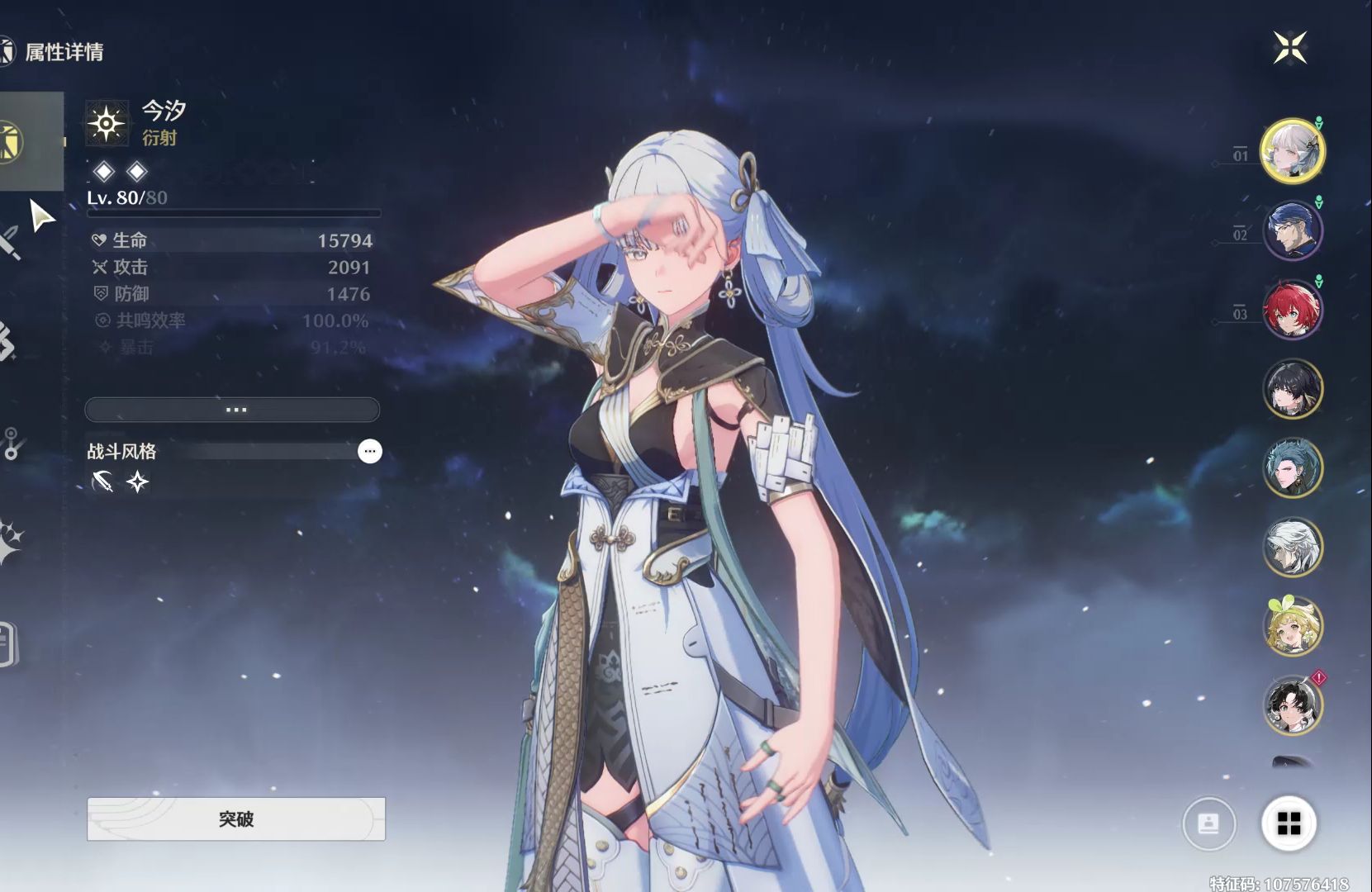The height and width of the screenshot is (892, 1372).
Task: Select the blonde girl with sprout portrait
Action: [x=1292, y=626]
